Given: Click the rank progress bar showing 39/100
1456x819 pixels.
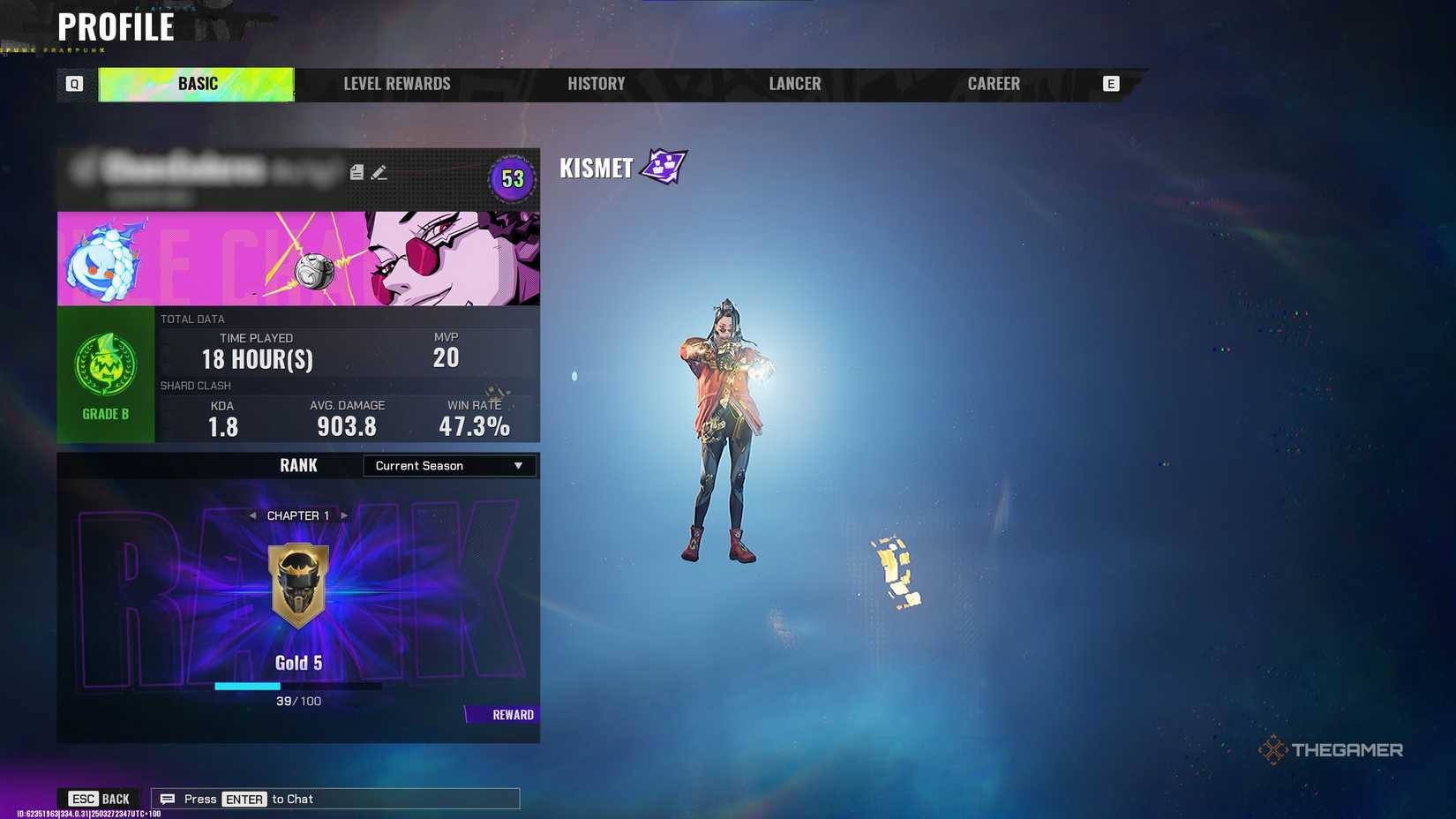Looking at the screenshot, I should [298, 685].
